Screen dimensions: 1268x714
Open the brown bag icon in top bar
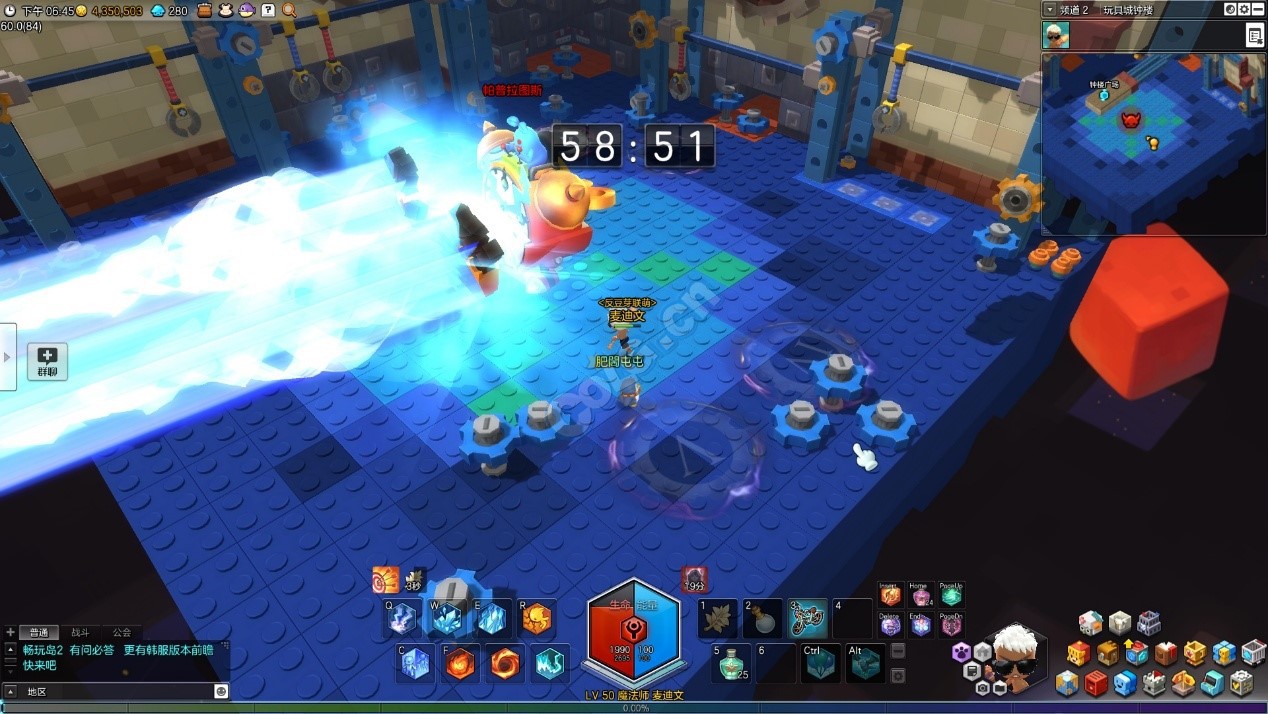pos(204,10)
